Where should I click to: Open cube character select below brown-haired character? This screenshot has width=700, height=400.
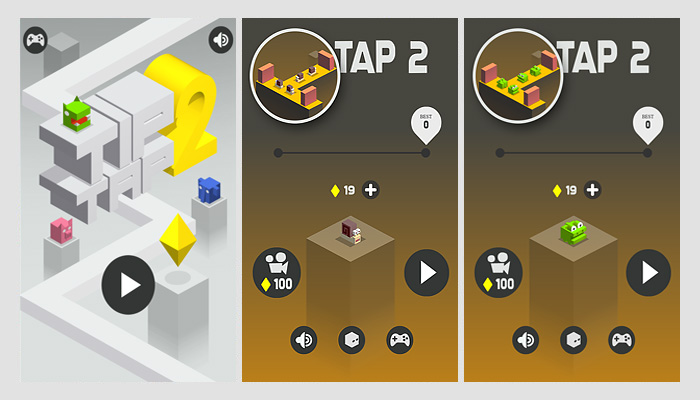click(351, 340)
